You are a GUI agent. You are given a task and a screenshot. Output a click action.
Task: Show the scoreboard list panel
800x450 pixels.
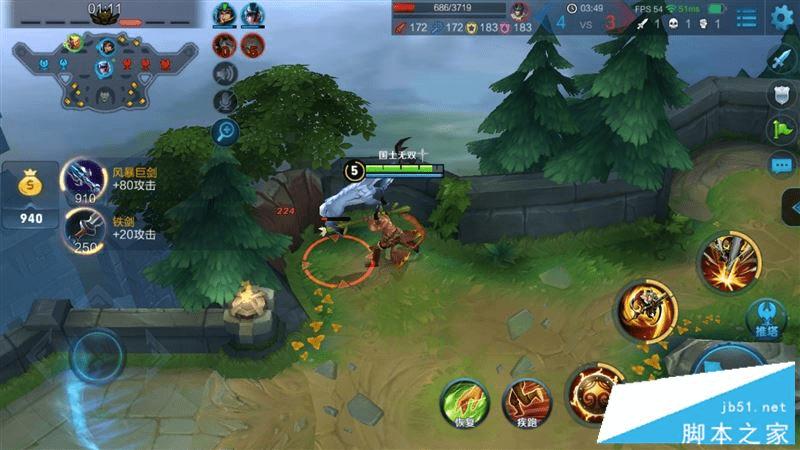click(746, 17)
